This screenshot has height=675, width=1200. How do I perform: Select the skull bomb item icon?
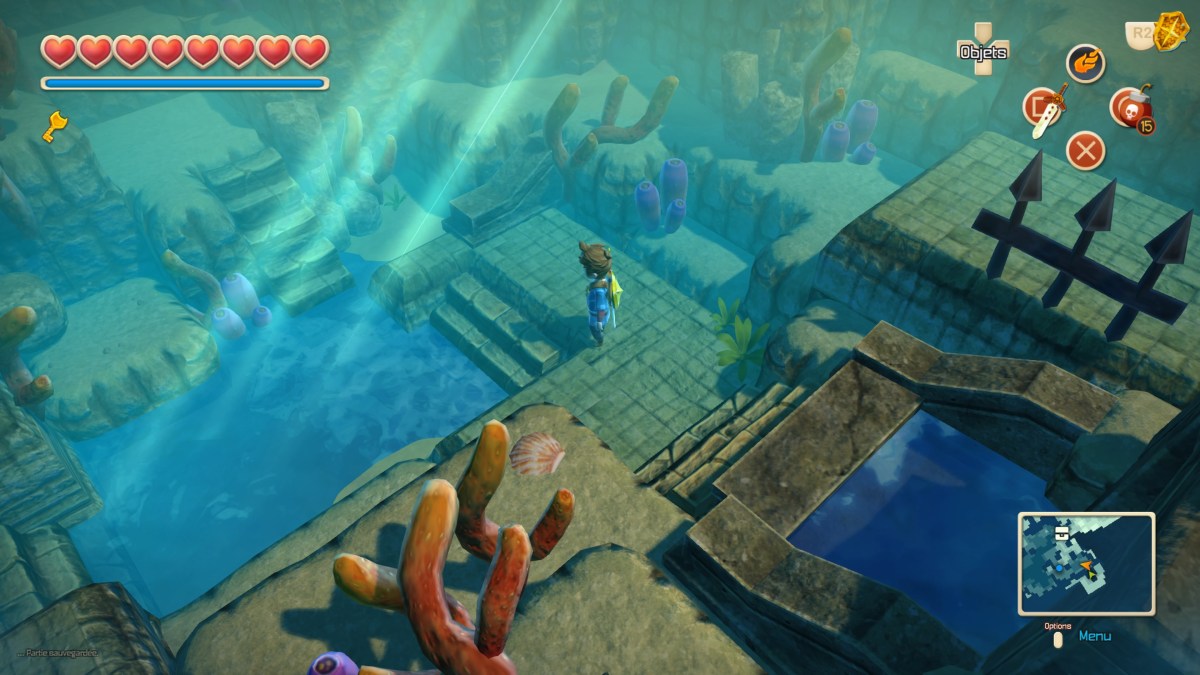point(1129,107)
